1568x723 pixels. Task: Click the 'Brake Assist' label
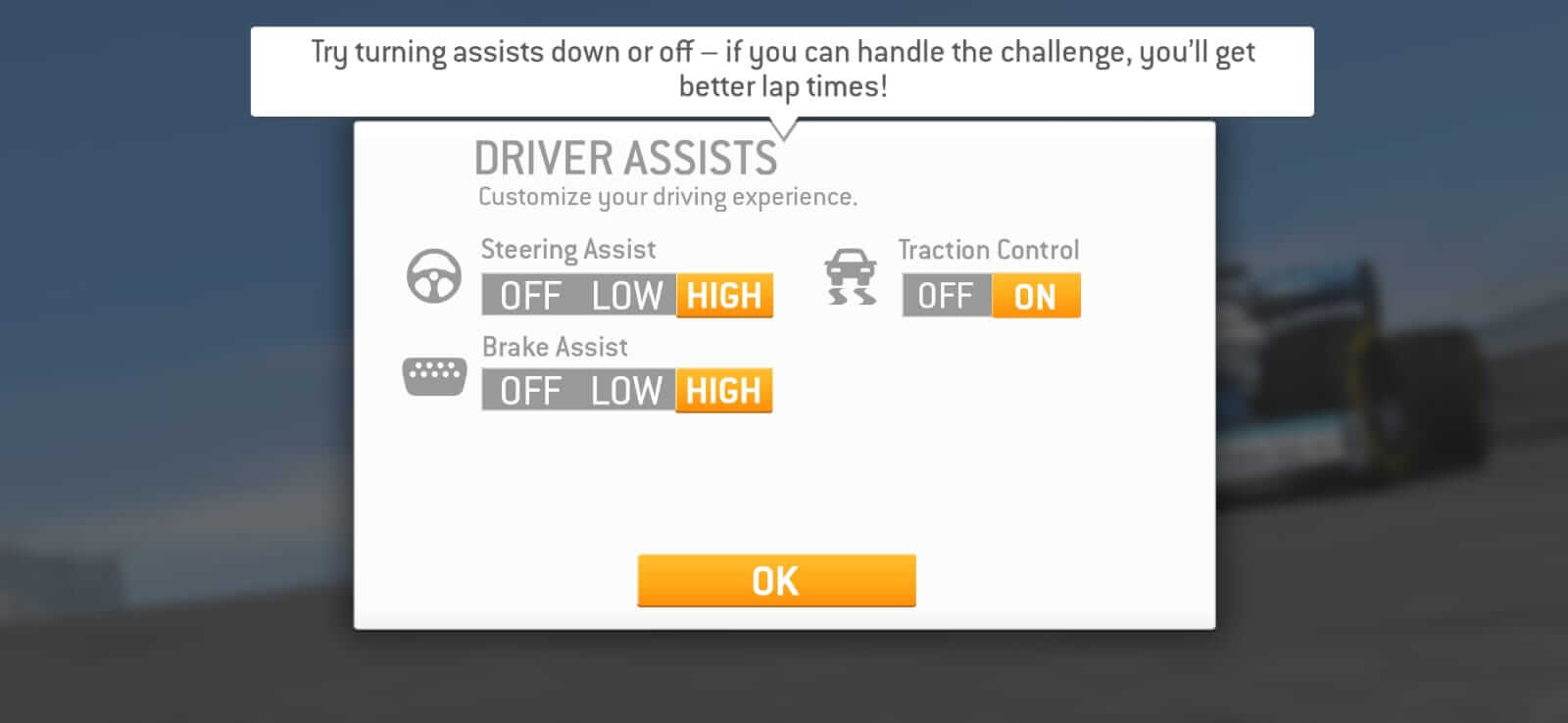coord(555,346)
